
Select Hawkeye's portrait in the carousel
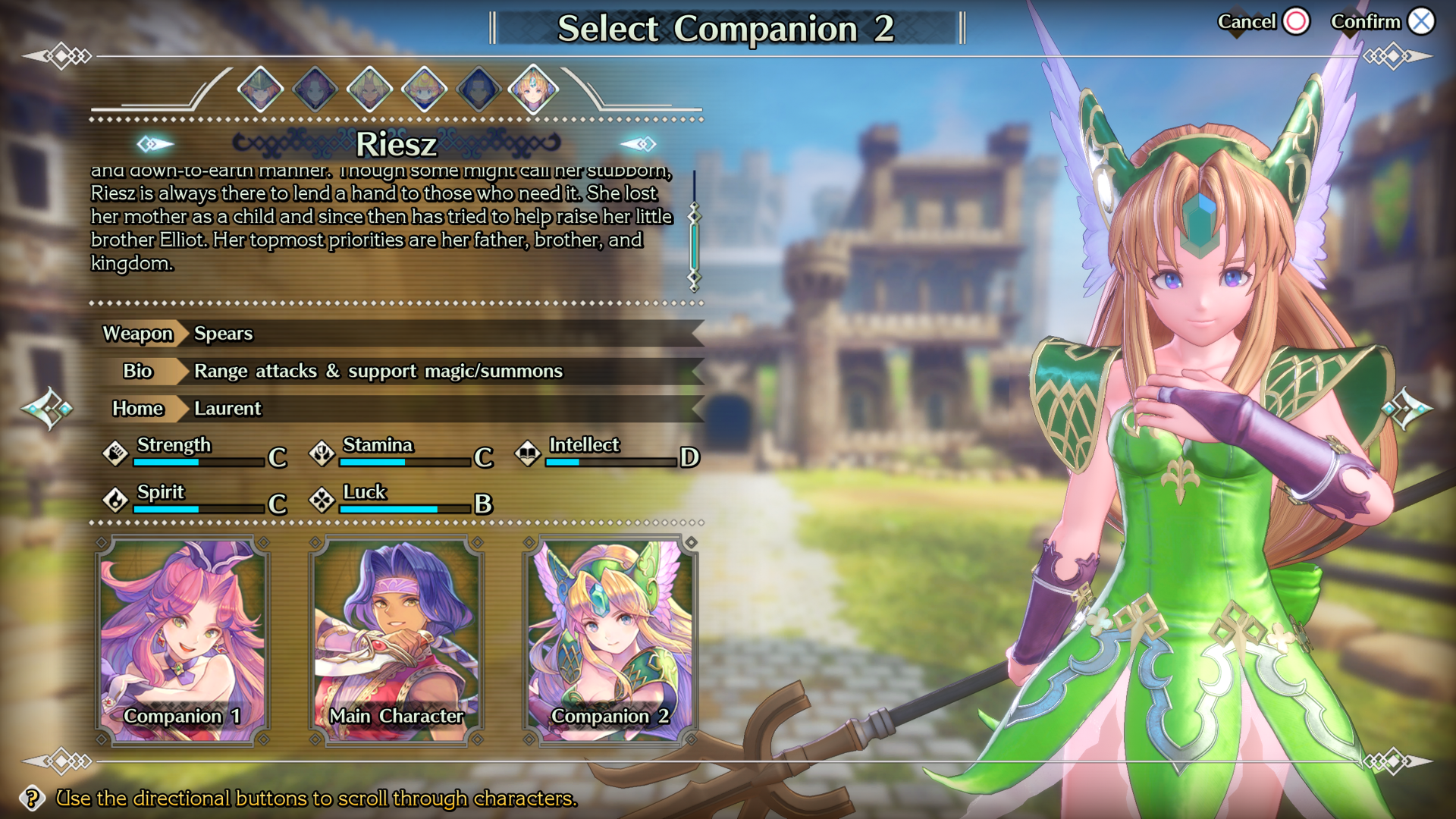pos(477,89)
